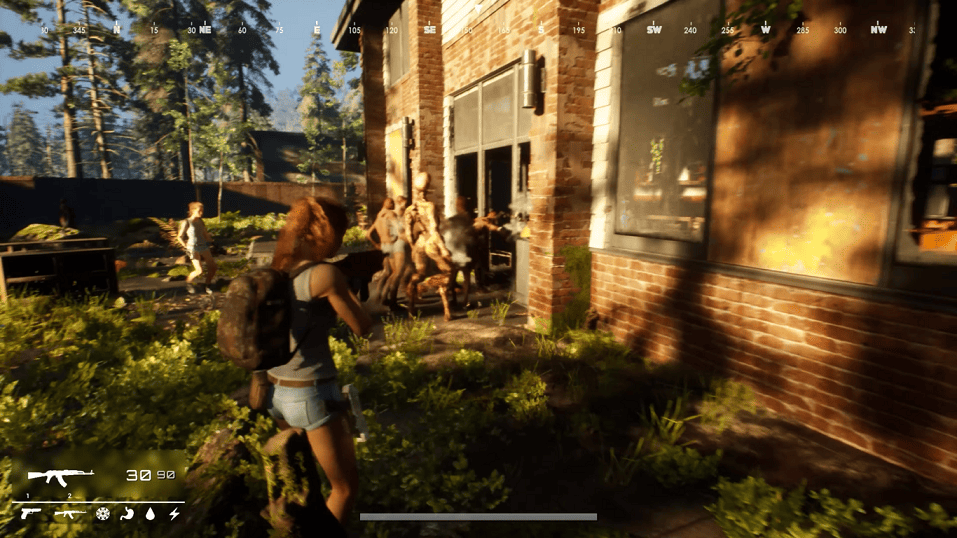
Task: Select the rifle in weapon slot 2
Action: click(70, 514)
